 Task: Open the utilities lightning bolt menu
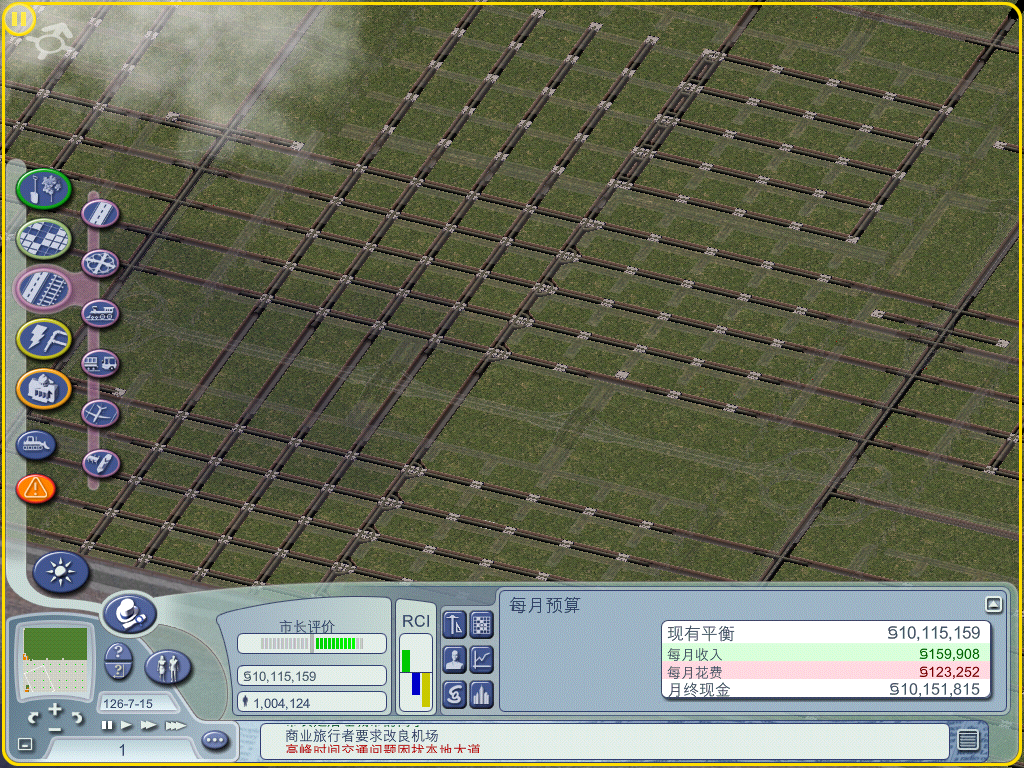point(43,338)
